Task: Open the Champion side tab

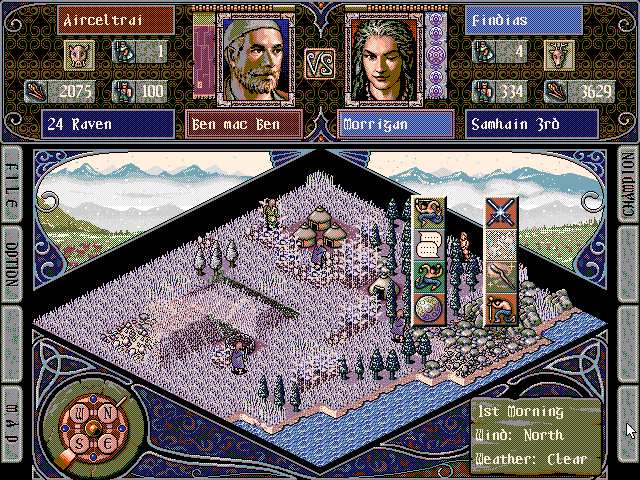Action: coord(628,187)
